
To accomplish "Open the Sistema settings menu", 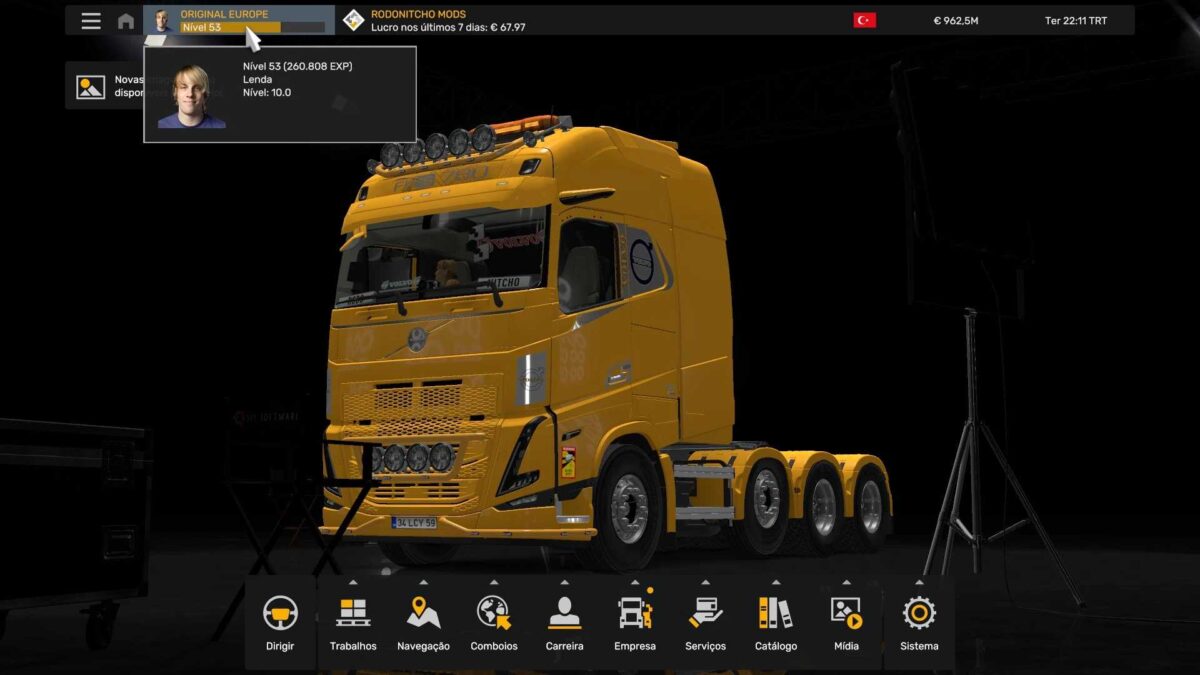I will coord(919,622).
